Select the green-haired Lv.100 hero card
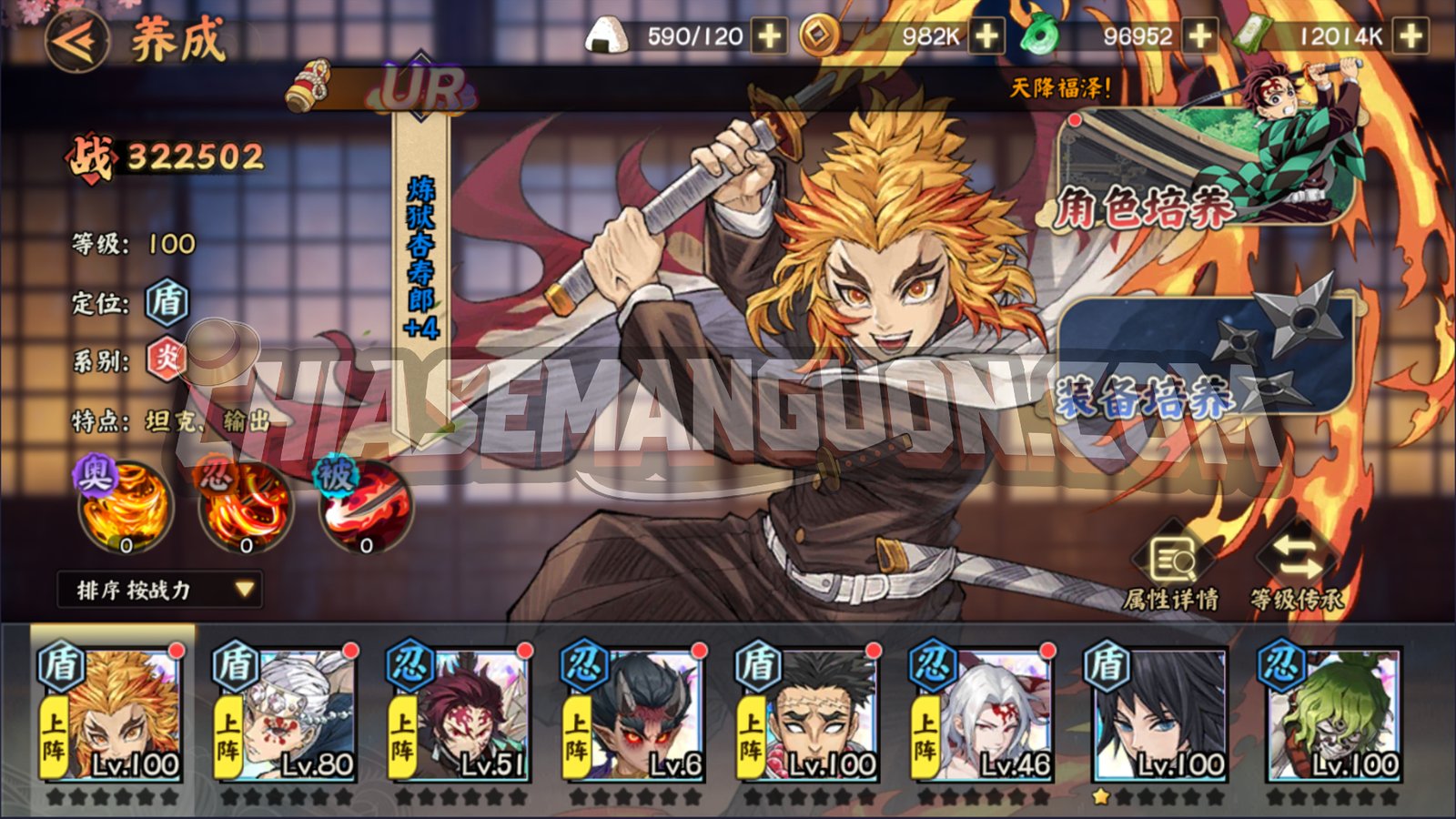Viewport: 1456px width, 819px height. (1331, 714)
